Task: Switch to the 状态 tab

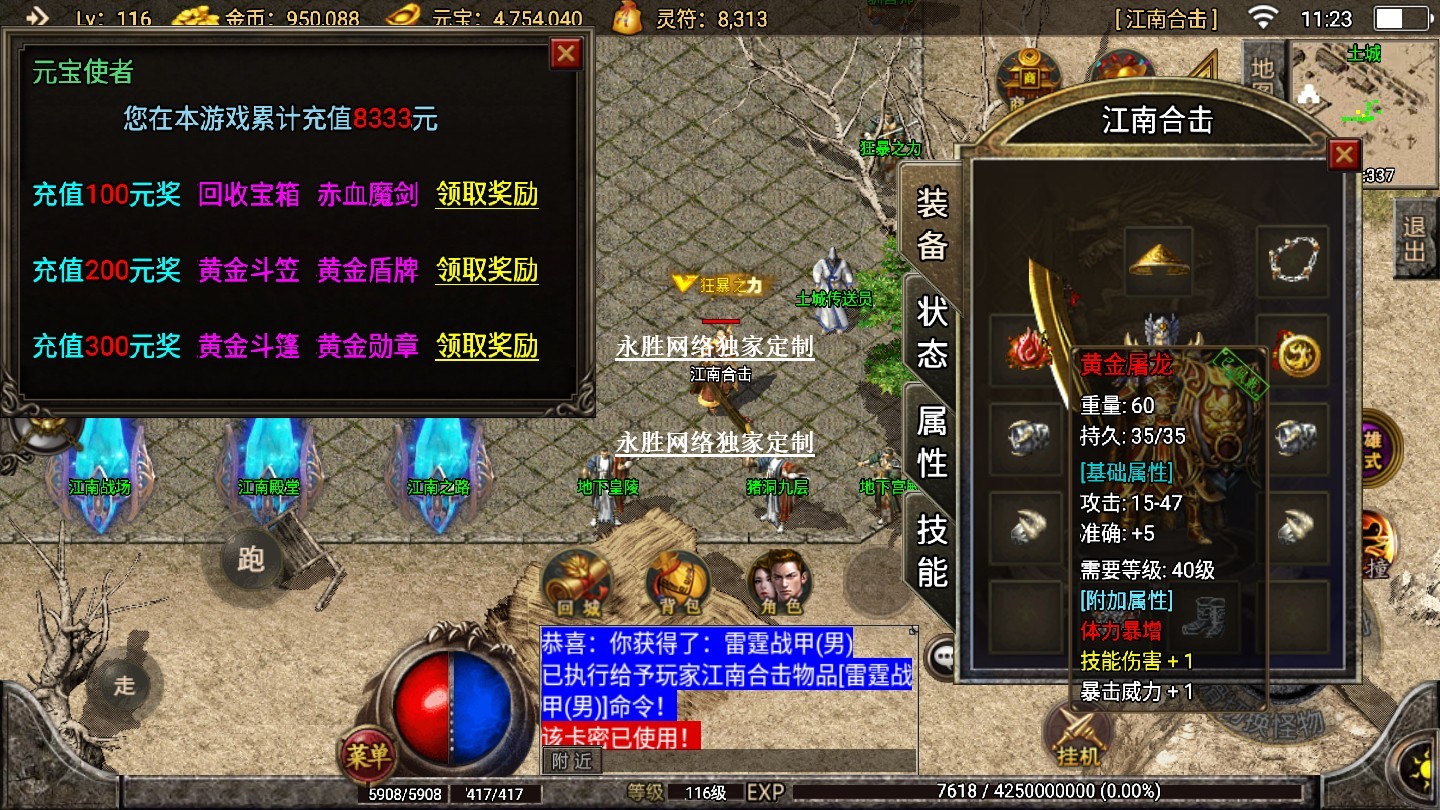Action: [932, 332]
